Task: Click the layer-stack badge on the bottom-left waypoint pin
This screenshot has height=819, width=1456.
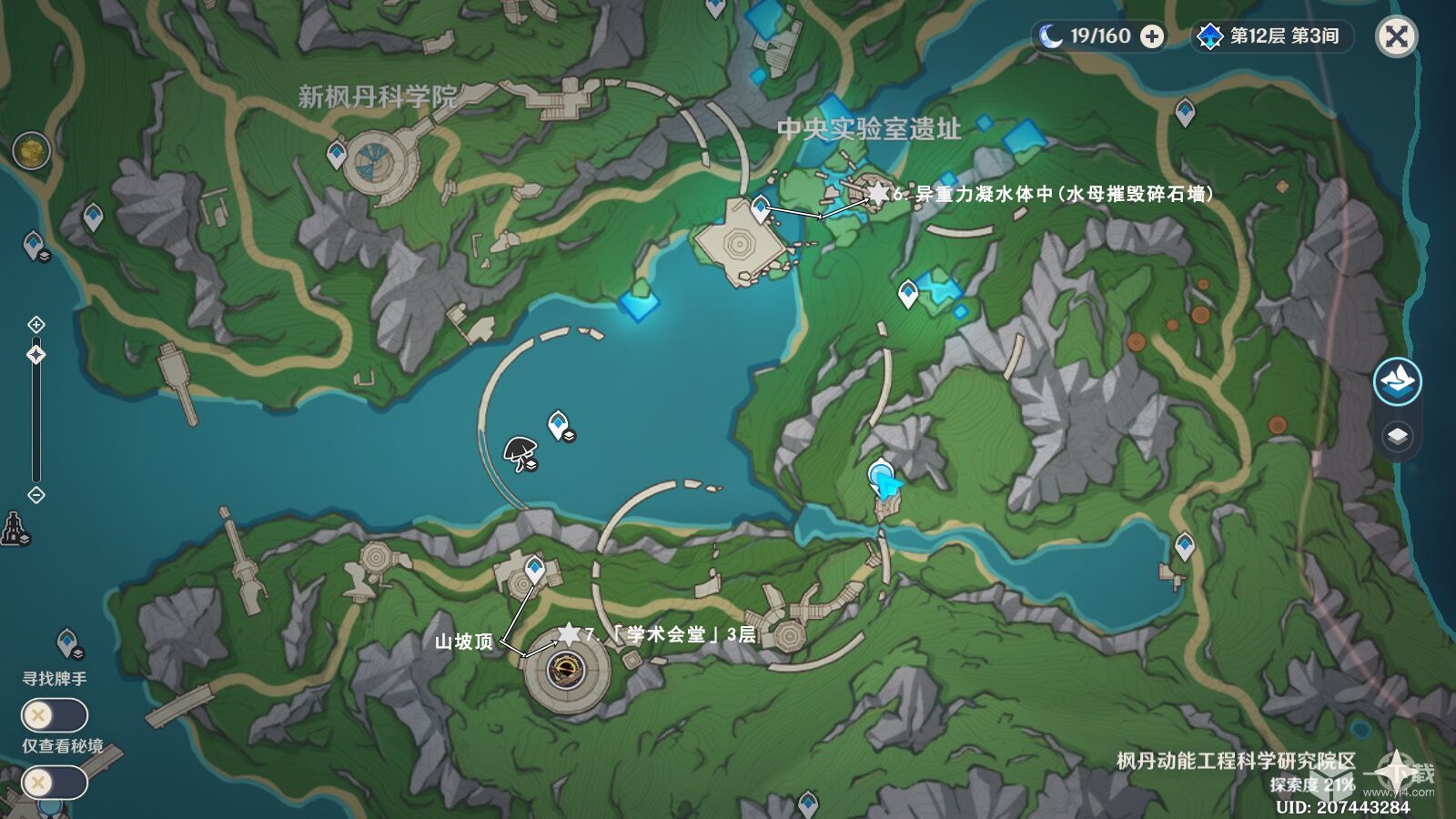Action: 79,653
